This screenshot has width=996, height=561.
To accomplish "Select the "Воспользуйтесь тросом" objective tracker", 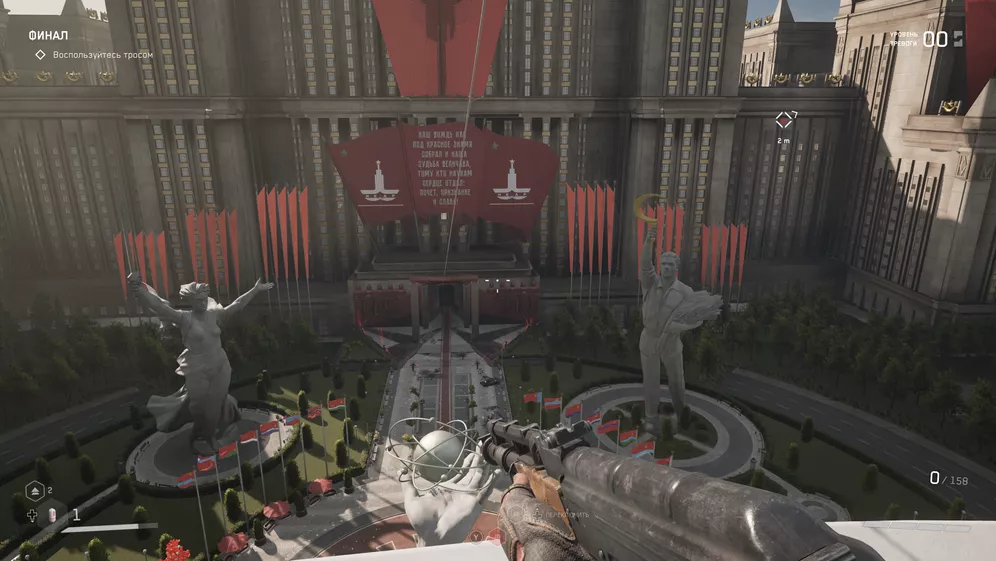I will click(95, 55).
